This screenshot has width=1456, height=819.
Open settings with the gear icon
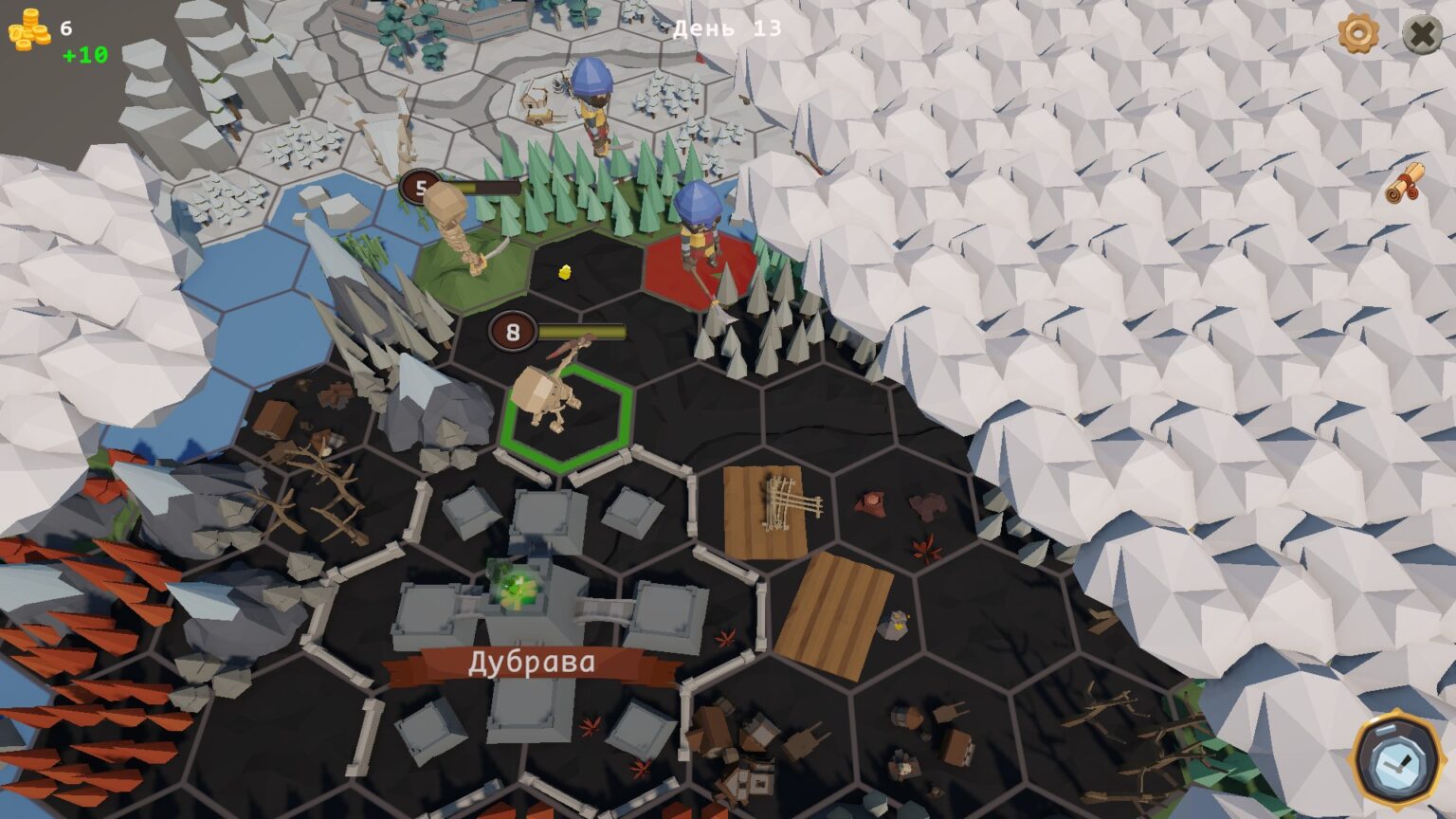pos(1358,33)
